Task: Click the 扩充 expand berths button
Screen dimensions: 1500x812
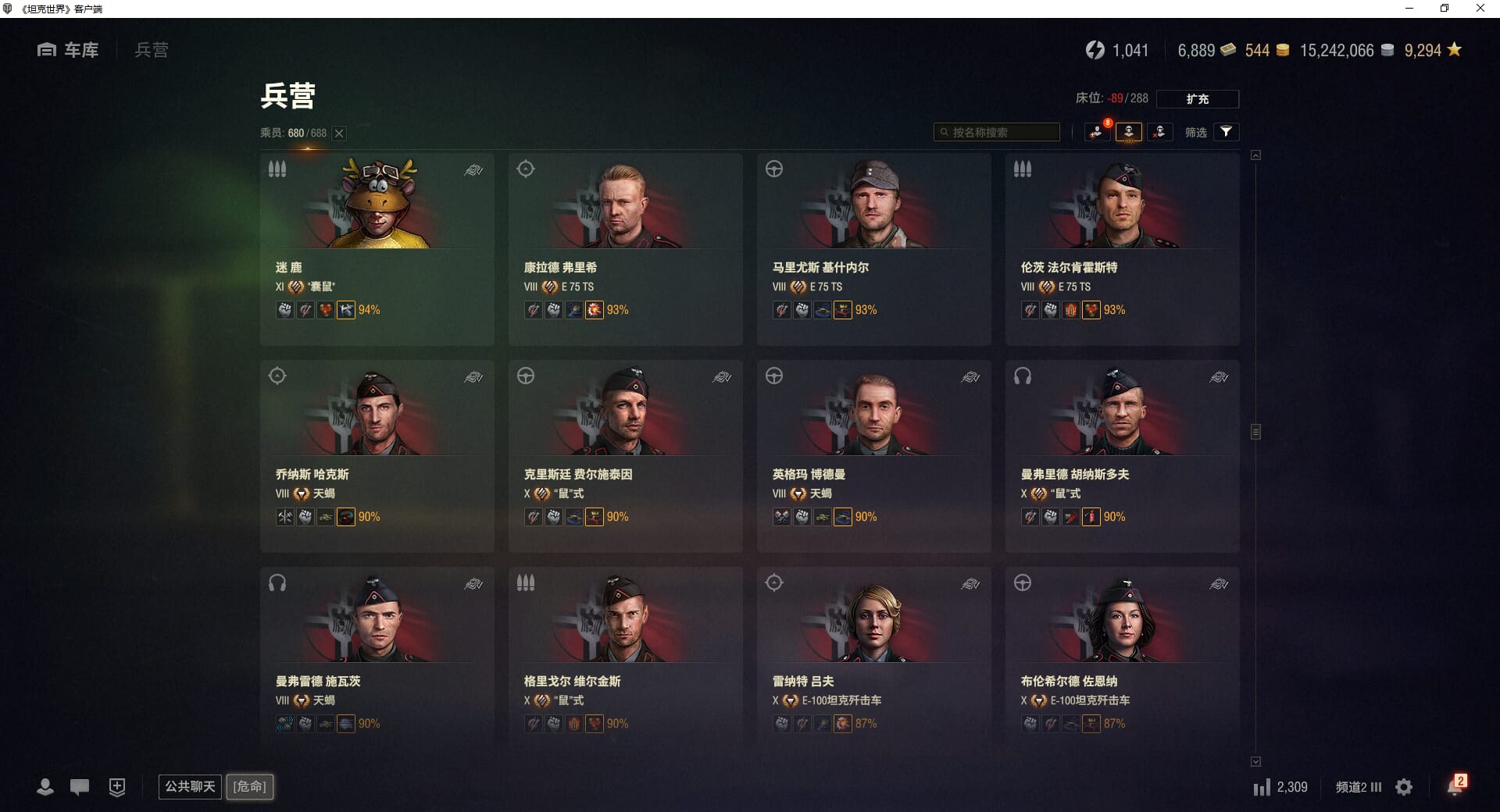Action: click(x=1197, y=99)
